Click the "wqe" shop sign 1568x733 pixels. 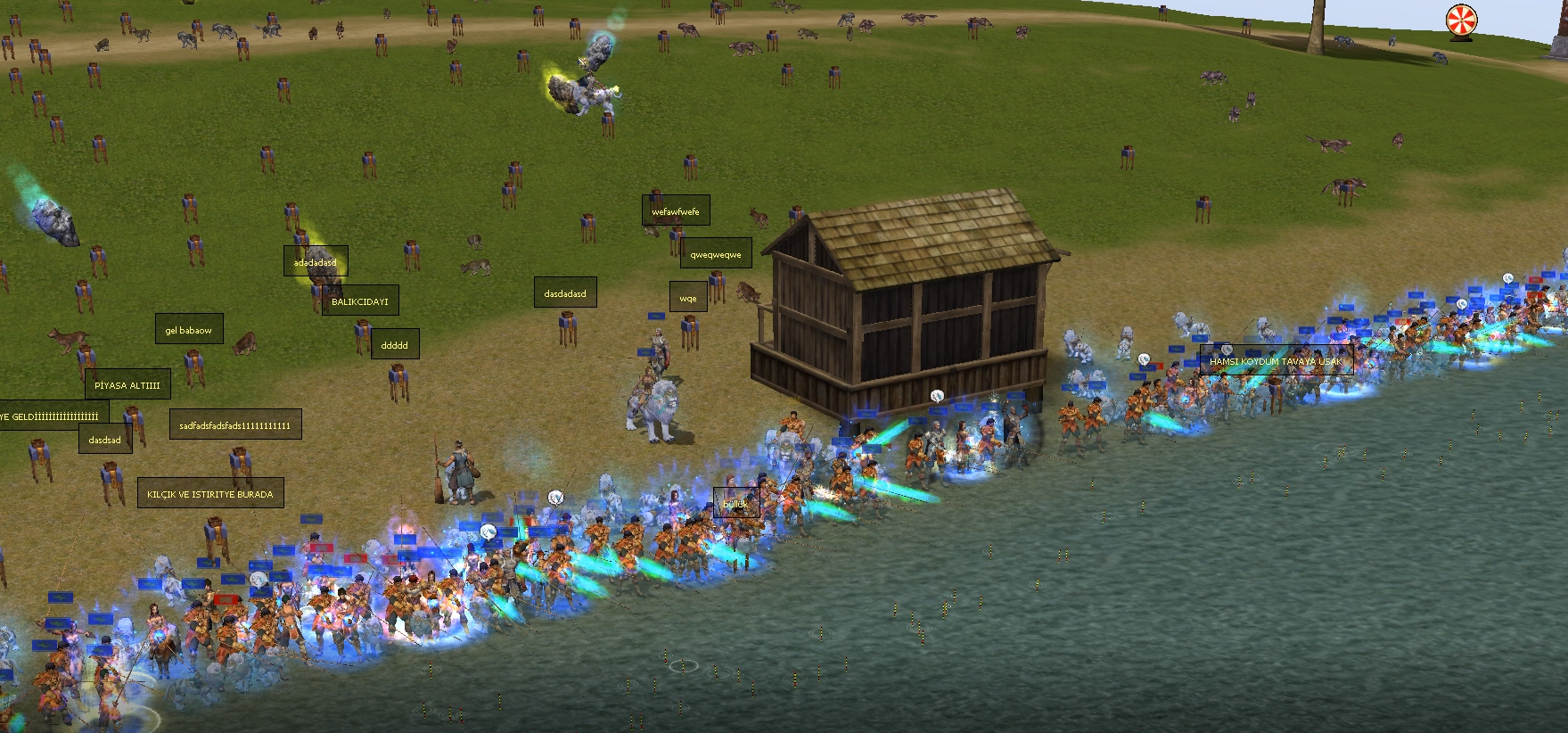coord(688,299)
